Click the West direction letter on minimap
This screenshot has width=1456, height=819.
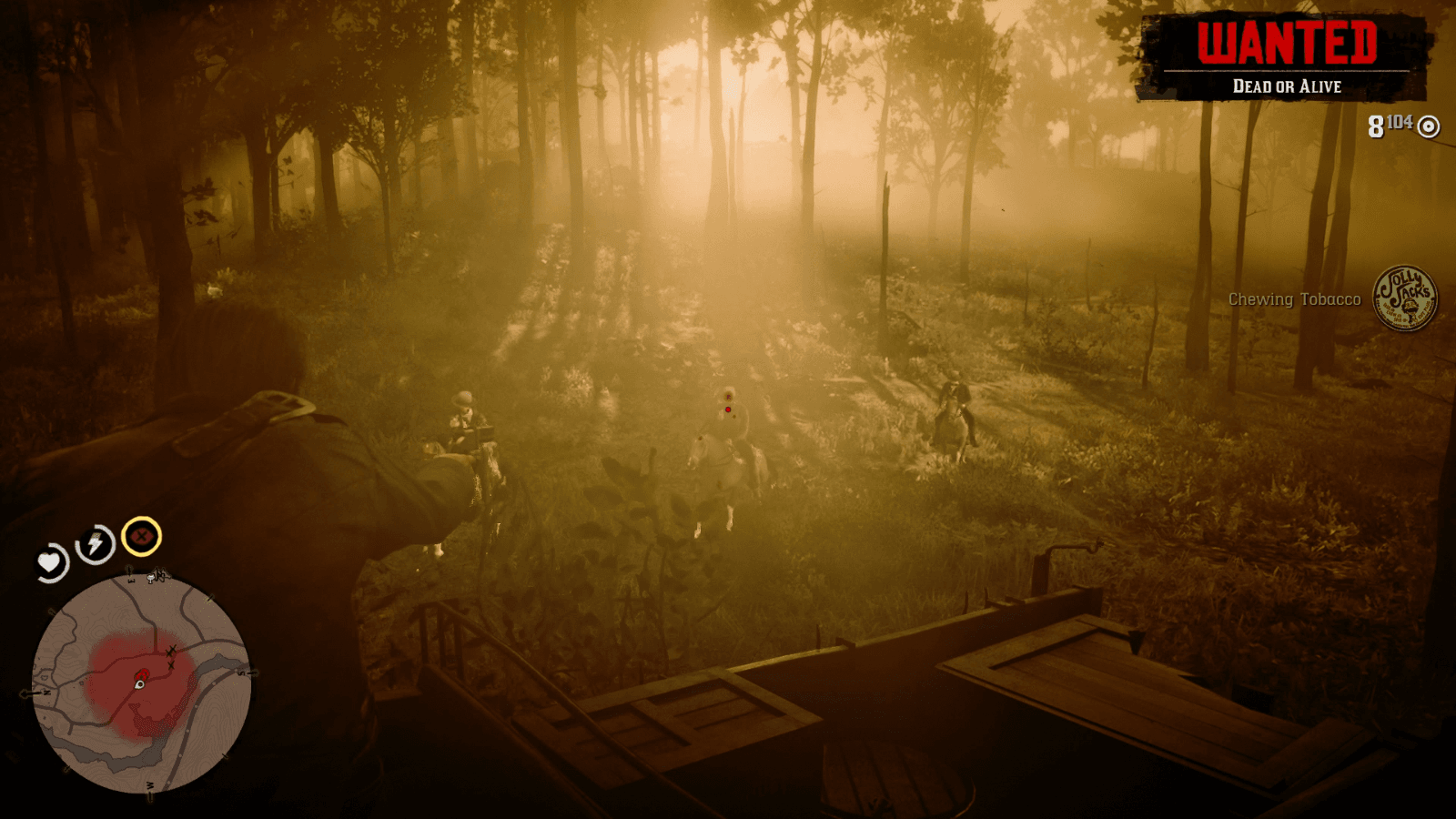point(150,785)
